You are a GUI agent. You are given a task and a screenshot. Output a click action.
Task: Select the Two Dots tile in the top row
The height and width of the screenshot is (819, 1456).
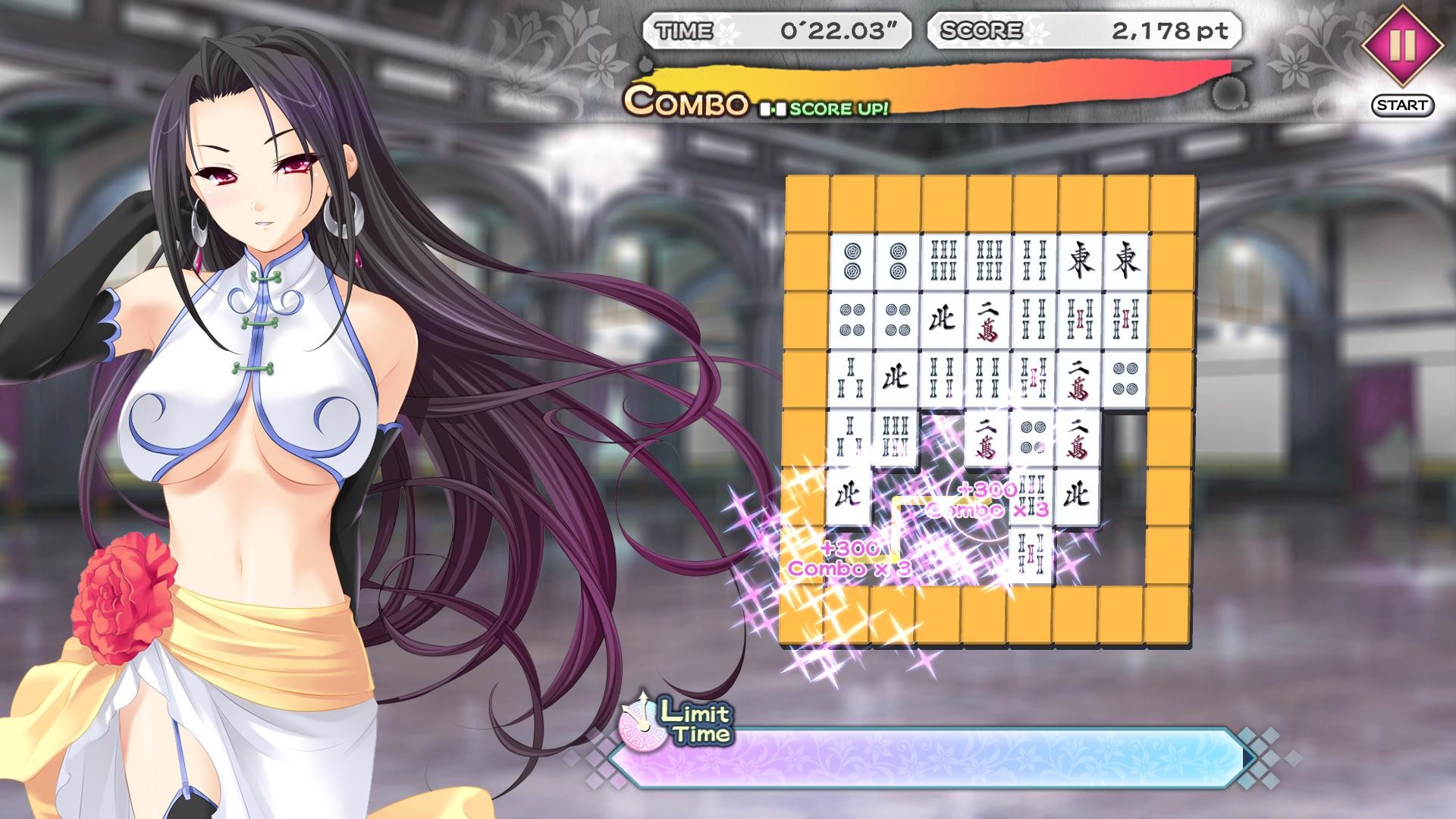852,262
